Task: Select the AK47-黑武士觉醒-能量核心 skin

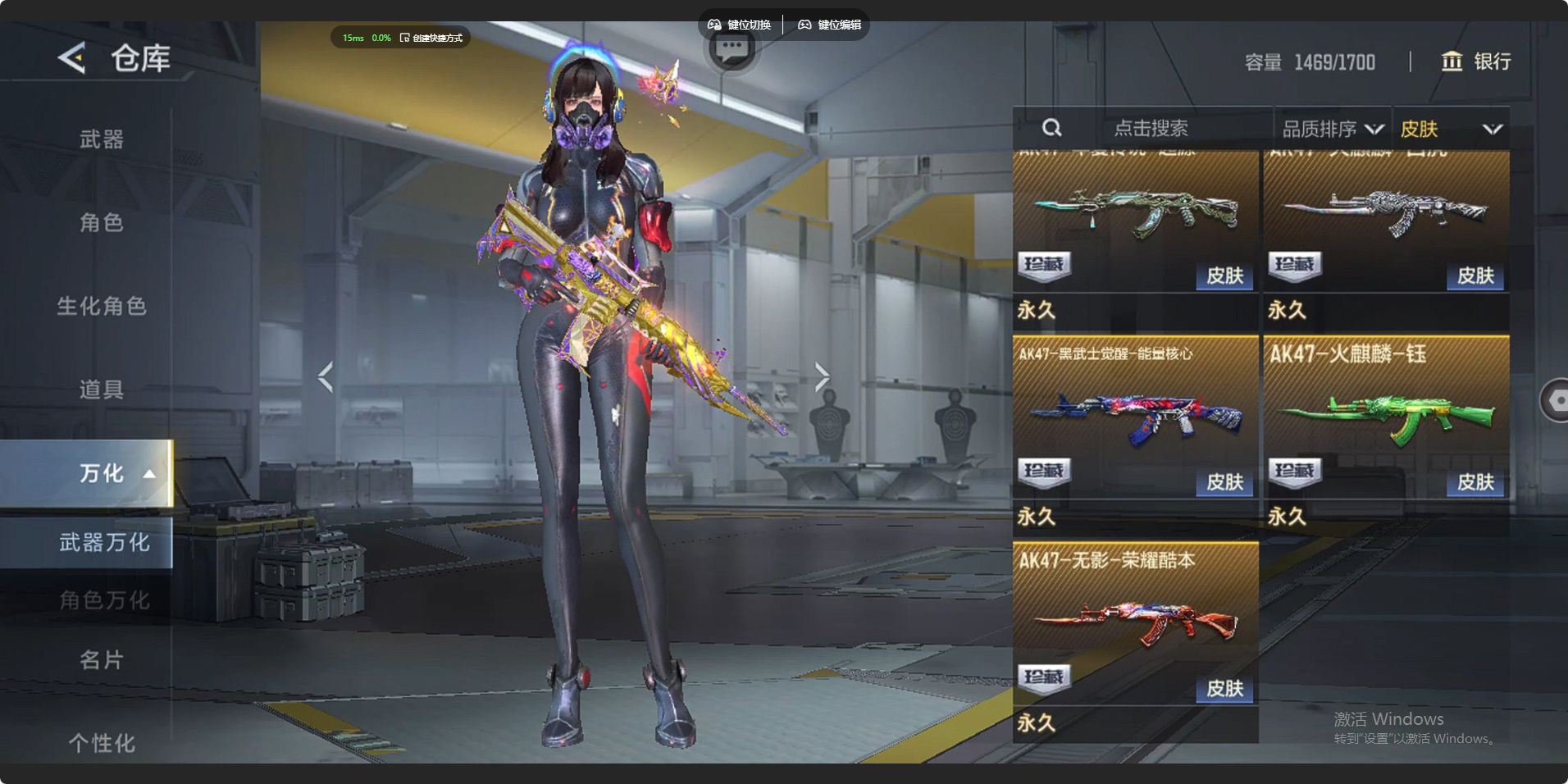Action: point(1135,418)
